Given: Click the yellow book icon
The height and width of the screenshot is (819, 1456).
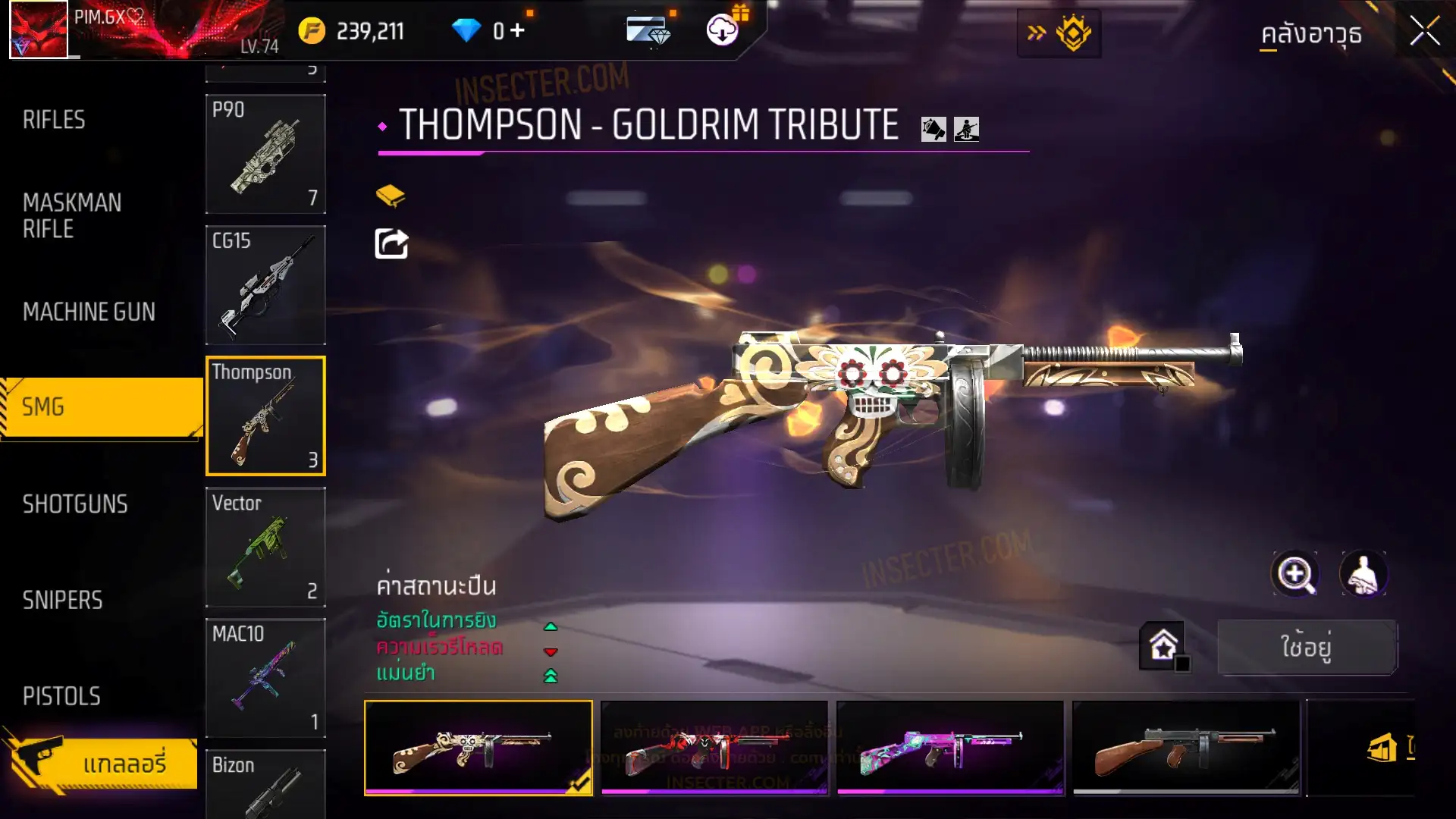Looking at the screenshot, I should click(391, 196).
